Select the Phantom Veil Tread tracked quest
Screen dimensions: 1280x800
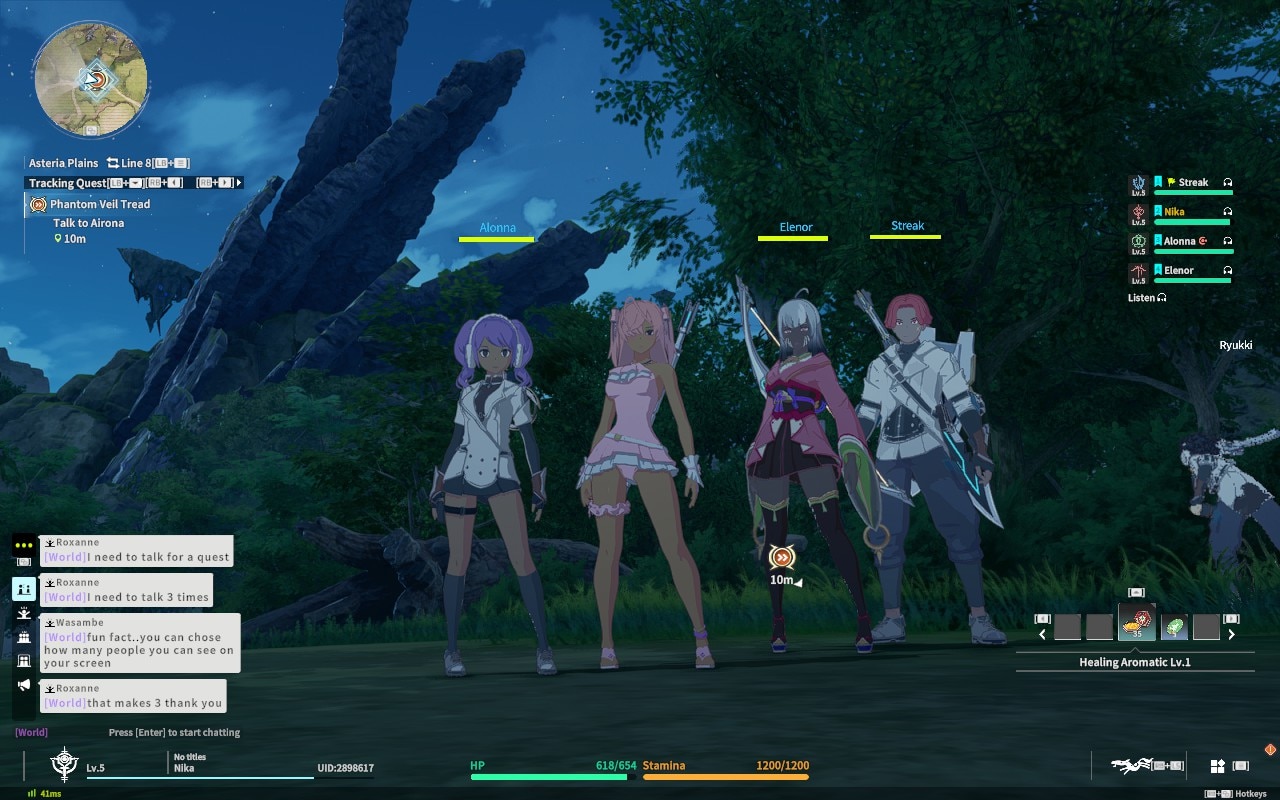click(100, 204)
